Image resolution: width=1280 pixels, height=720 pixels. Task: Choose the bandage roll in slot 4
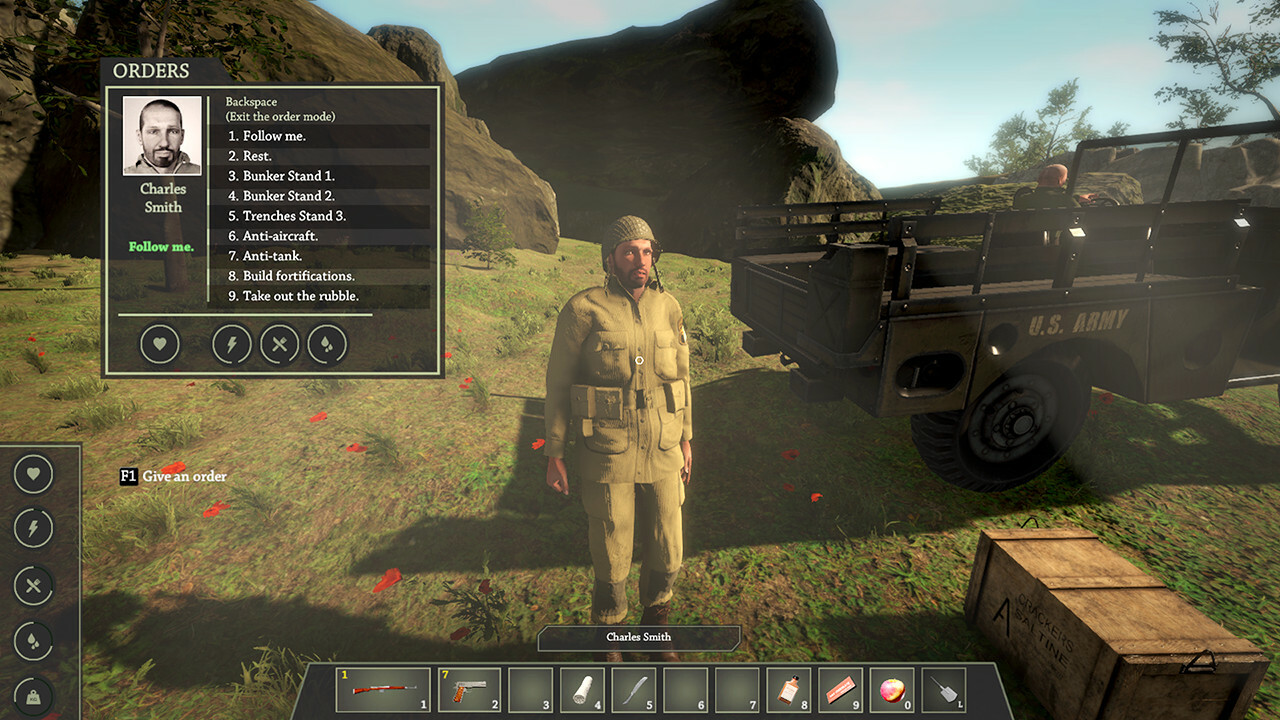[582, 690]
